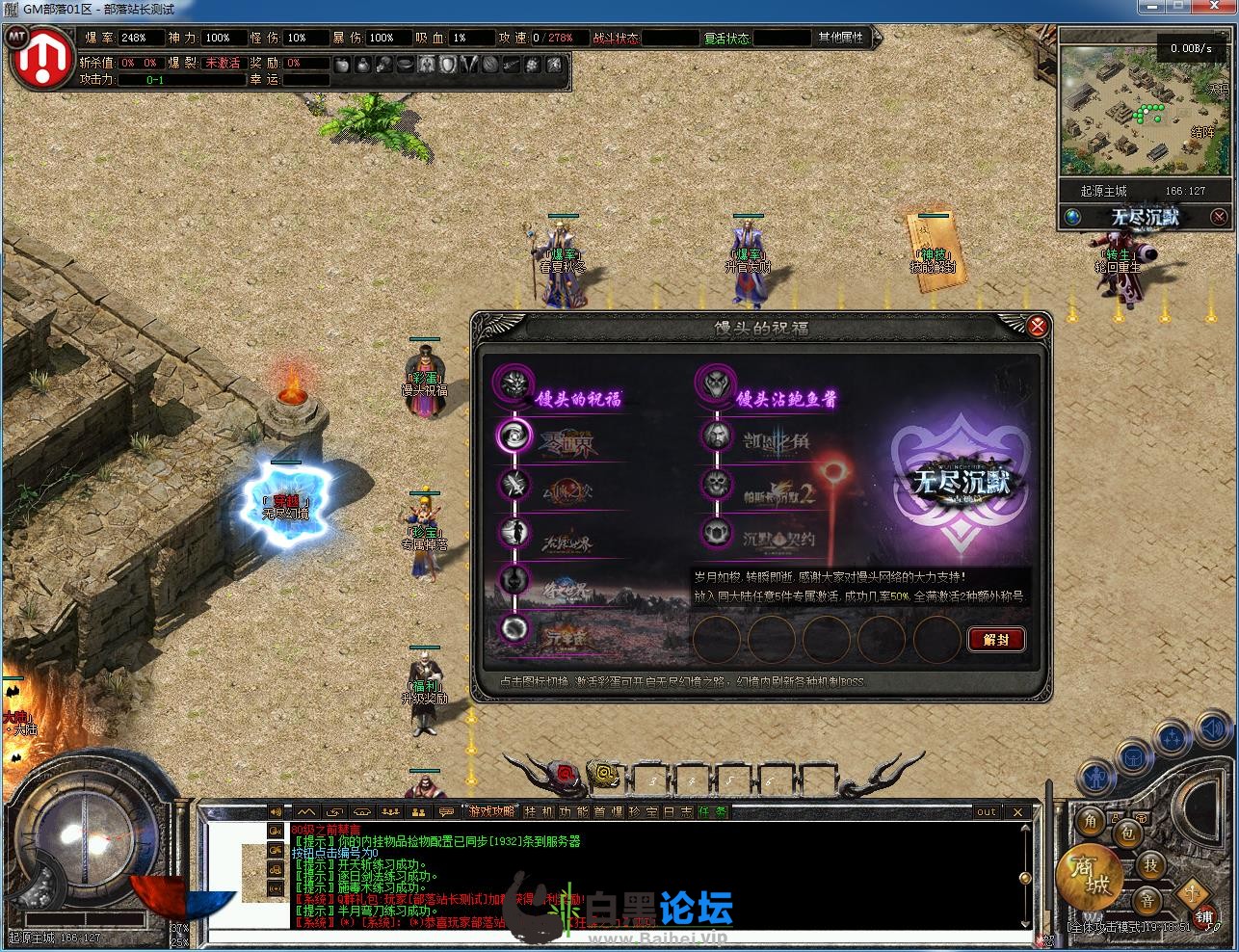Select the 凯恩之角 entry icon

tap(716, 436)
